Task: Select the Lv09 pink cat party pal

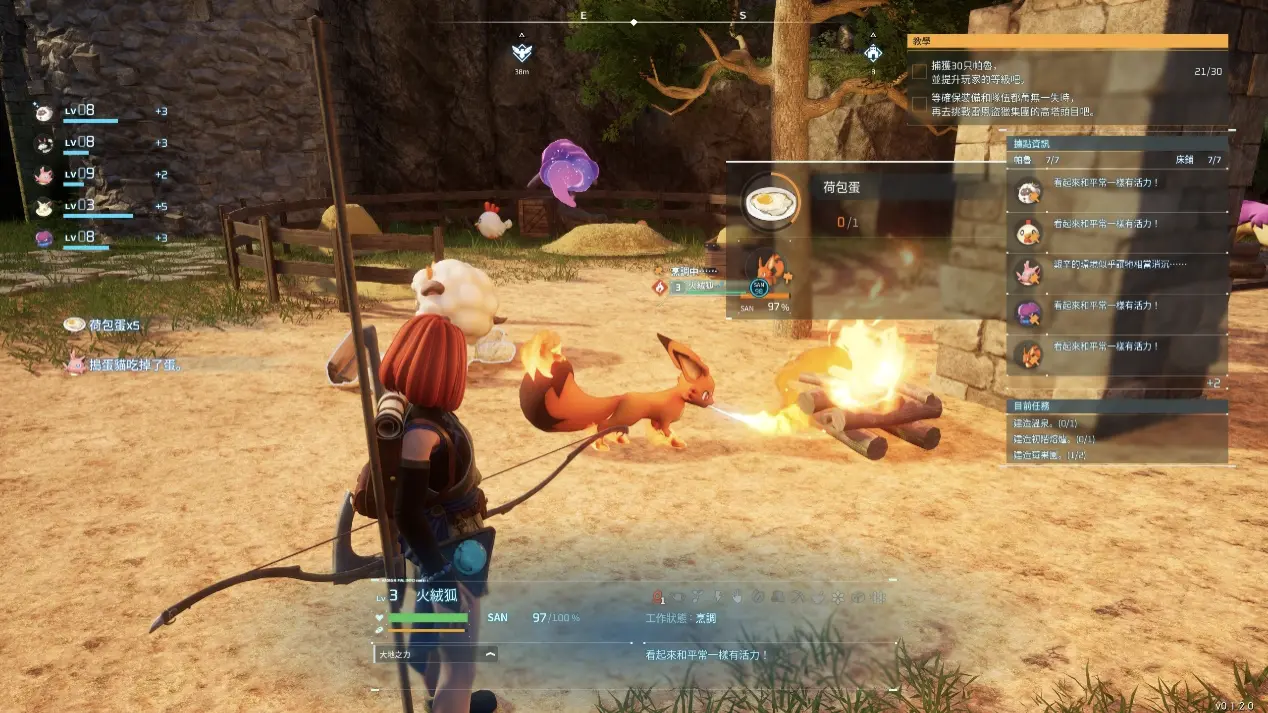Action: tap(44, 175)
